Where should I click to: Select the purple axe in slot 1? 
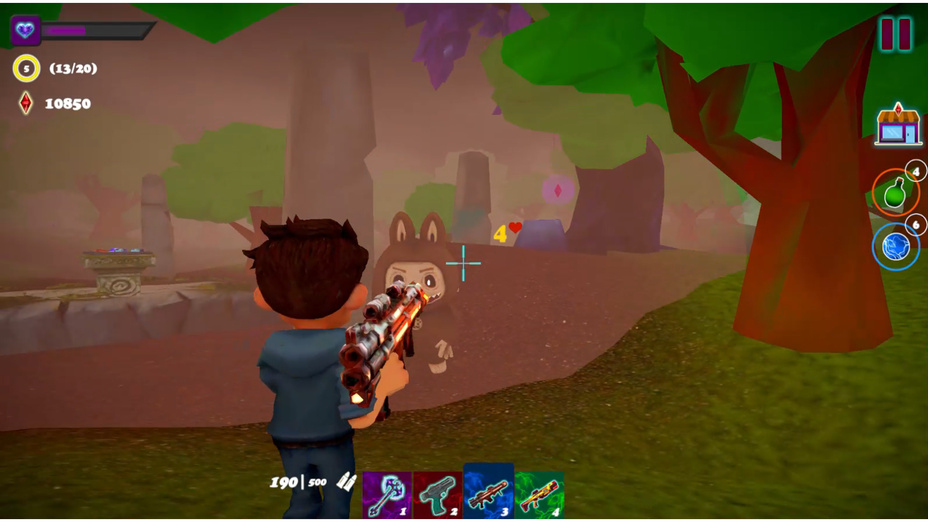click(387, 494)
